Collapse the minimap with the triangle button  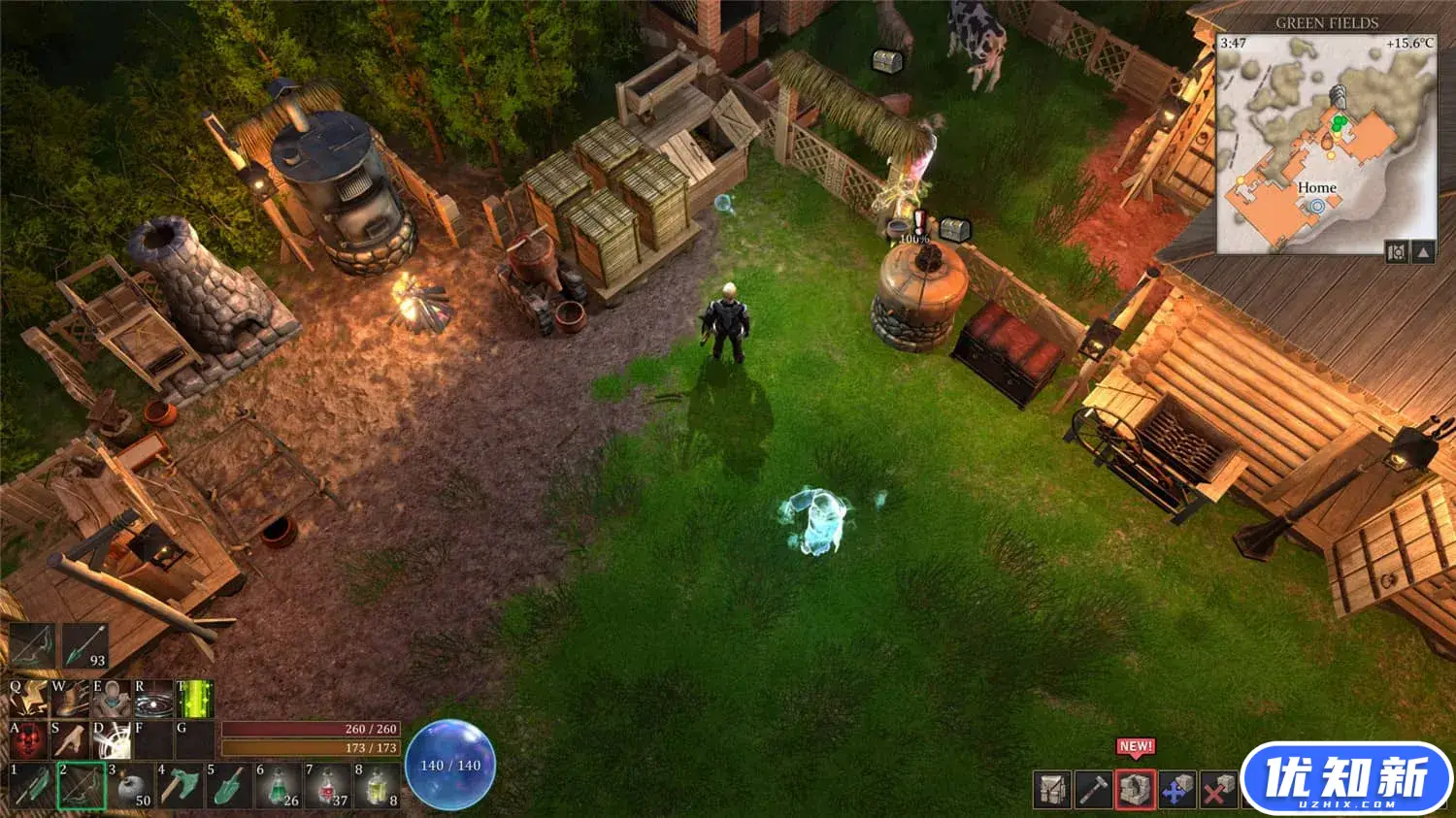point(1423,252)
